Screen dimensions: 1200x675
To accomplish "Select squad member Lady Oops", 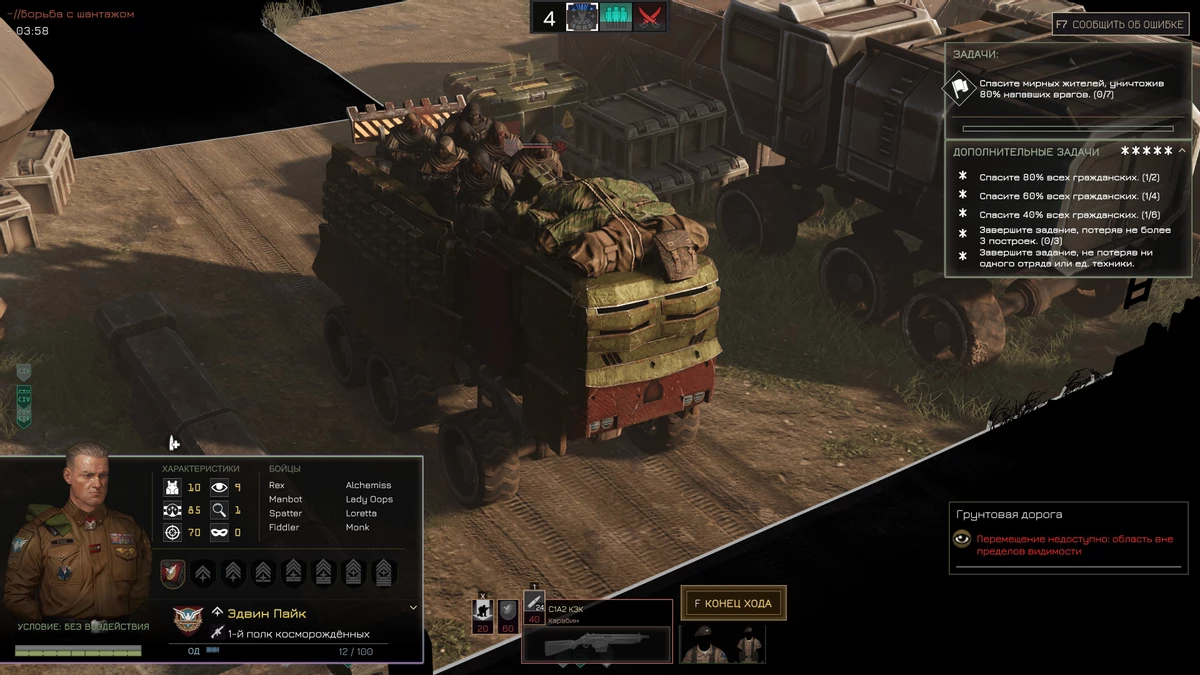I will tap(369, 499).
